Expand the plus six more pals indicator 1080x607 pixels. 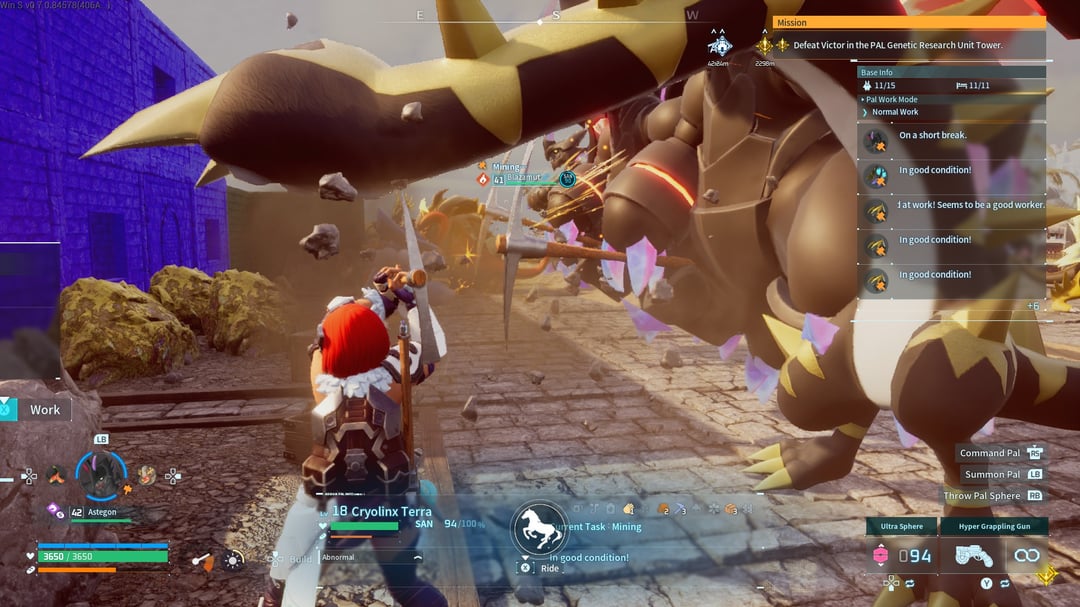click(1033, 305)
